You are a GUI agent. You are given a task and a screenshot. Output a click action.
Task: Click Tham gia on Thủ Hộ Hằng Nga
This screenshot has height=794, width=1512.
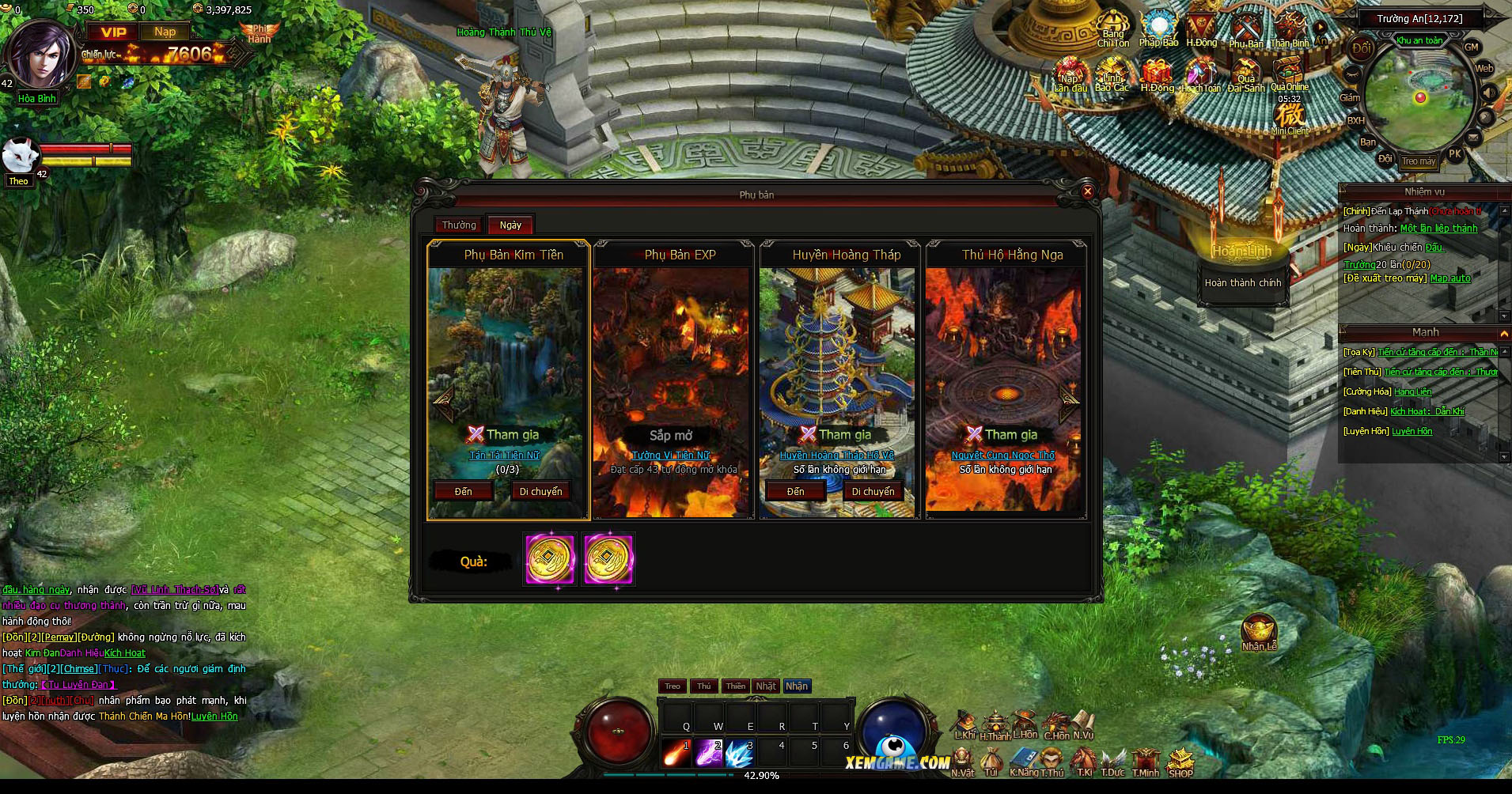coord(1002,434)
